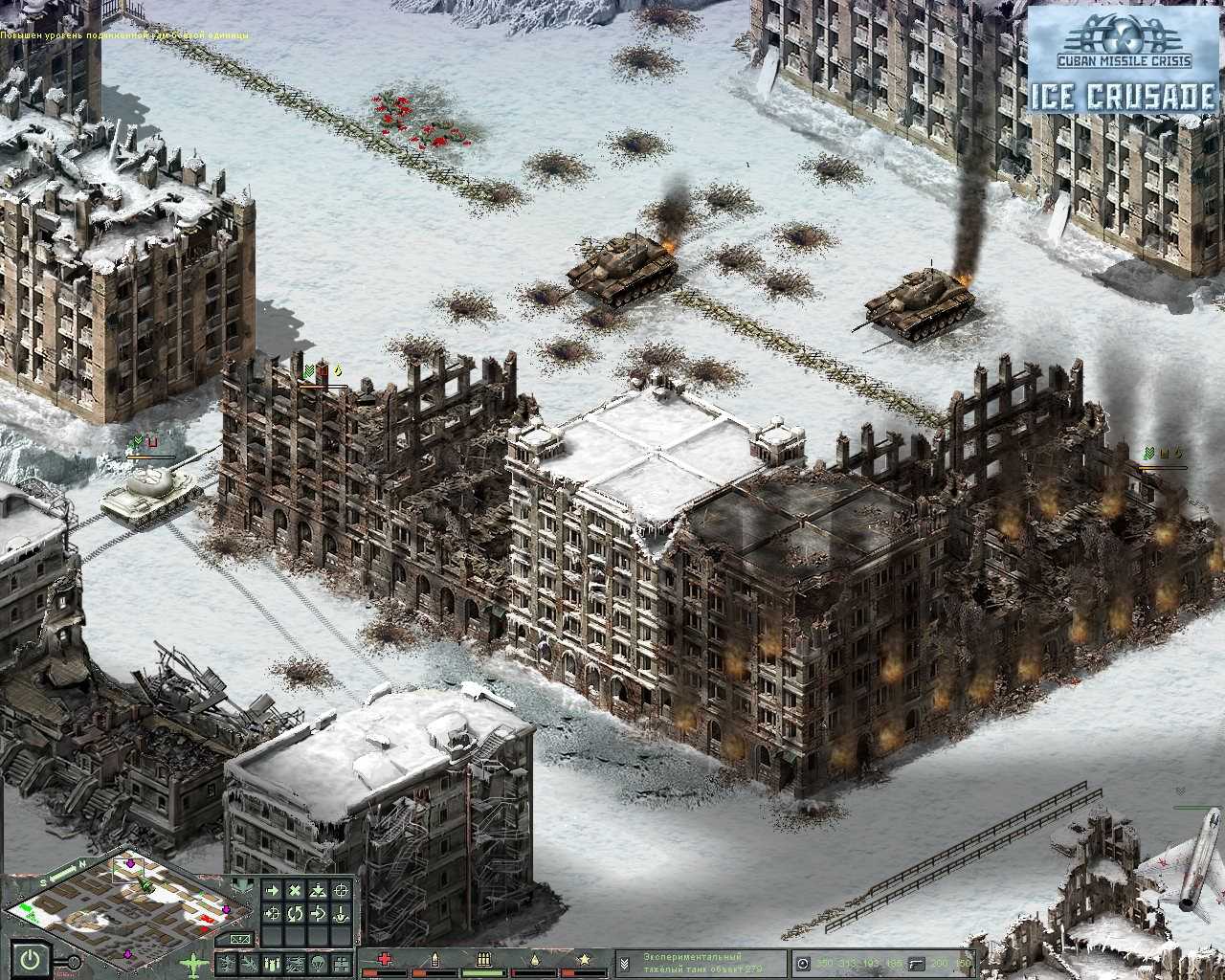
Task: Click the compass N marker on the minimap
Action: [x=82, y=863]
